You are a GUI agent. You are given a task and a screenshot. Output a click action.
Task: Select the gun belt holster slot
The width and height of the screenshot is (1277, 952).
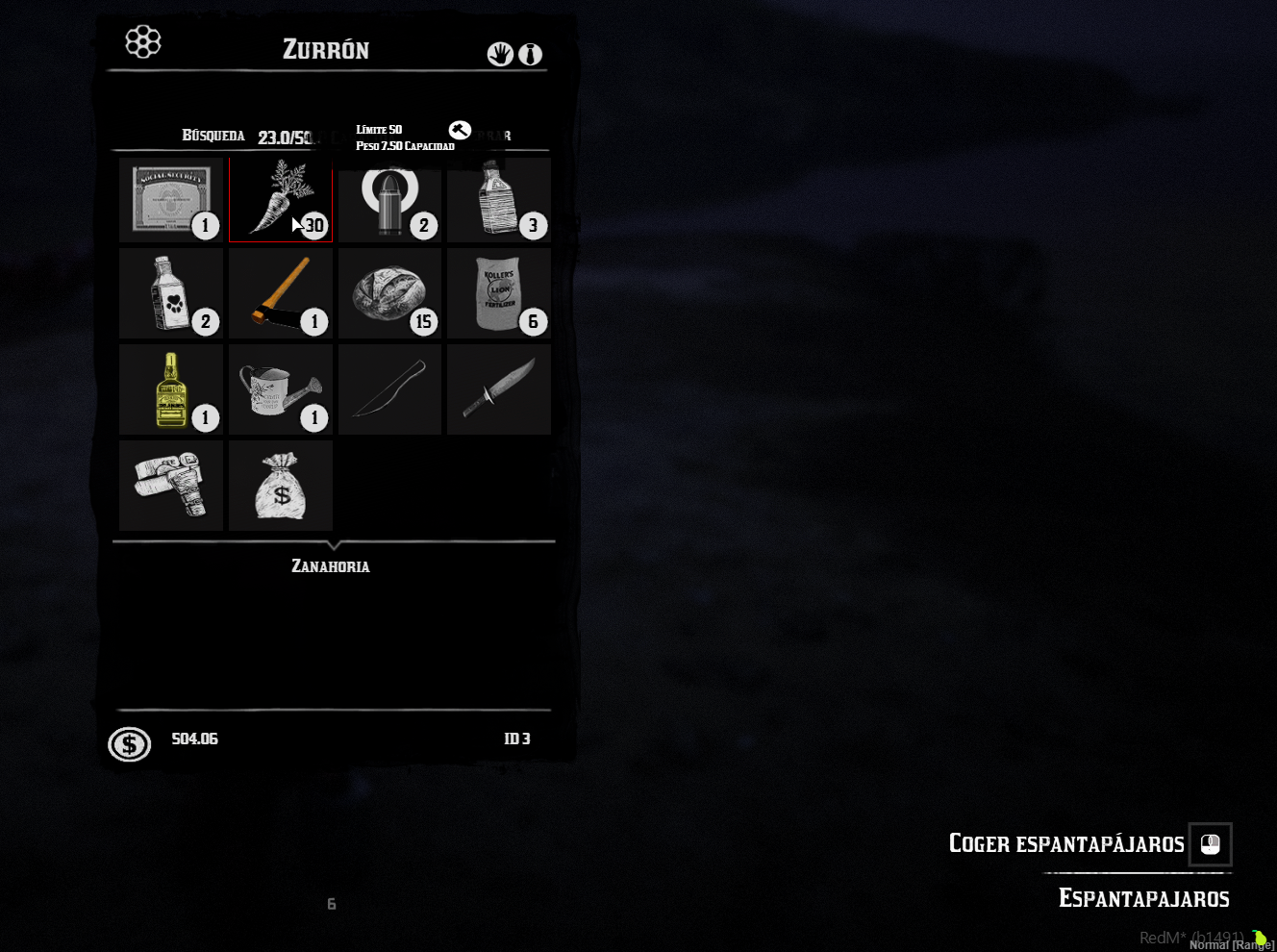[171, 486]
